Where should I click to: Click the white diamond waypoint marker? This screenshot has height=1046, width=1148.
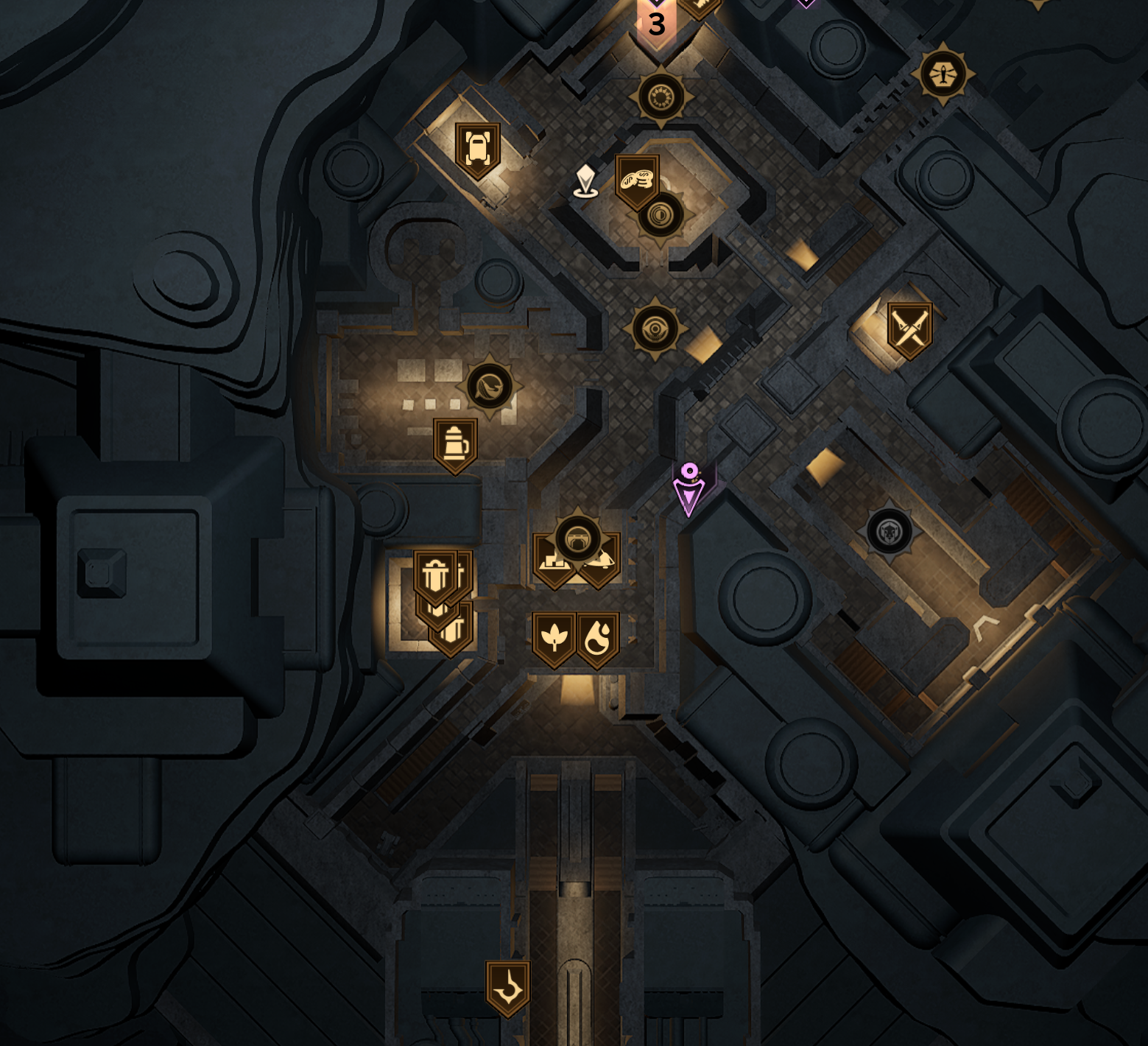[585, 180]
